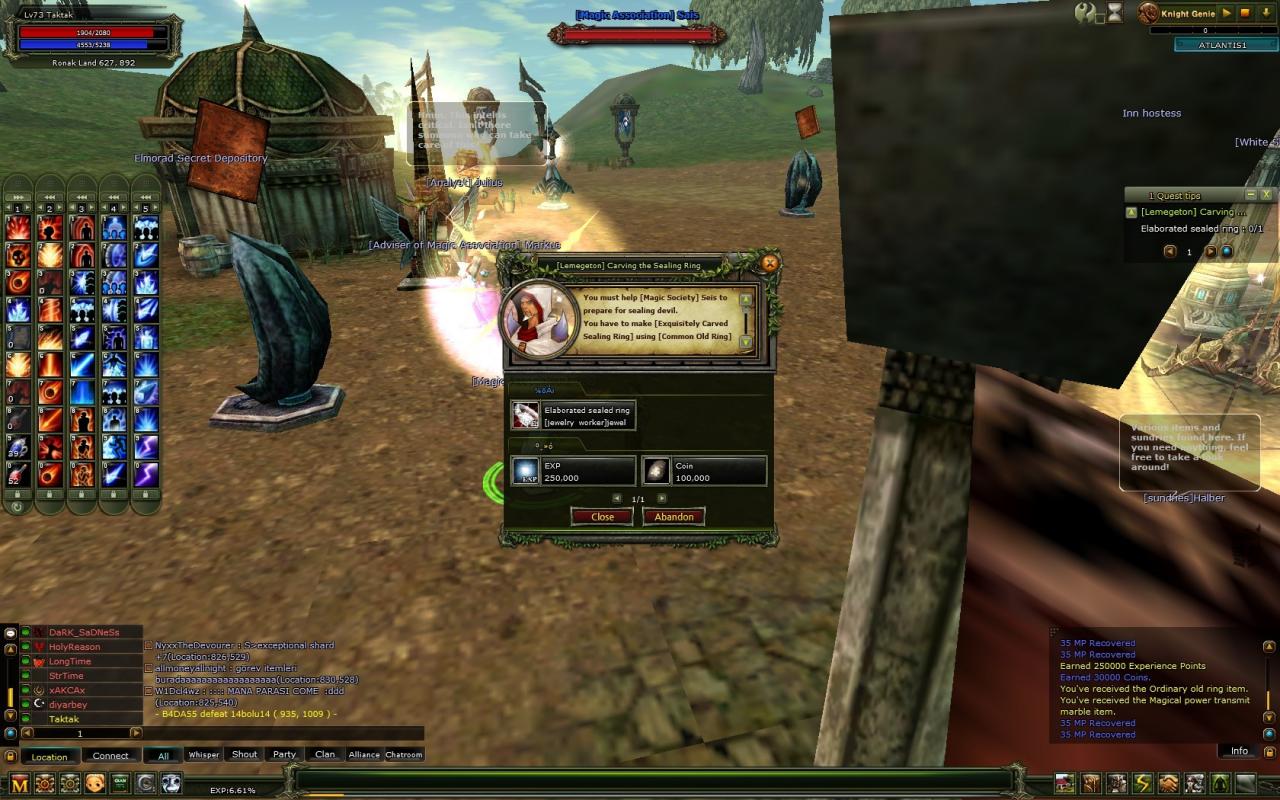Switch to the Connect list tab
This screenshot has height=800, width=1280.
click(x=111, y=756)
